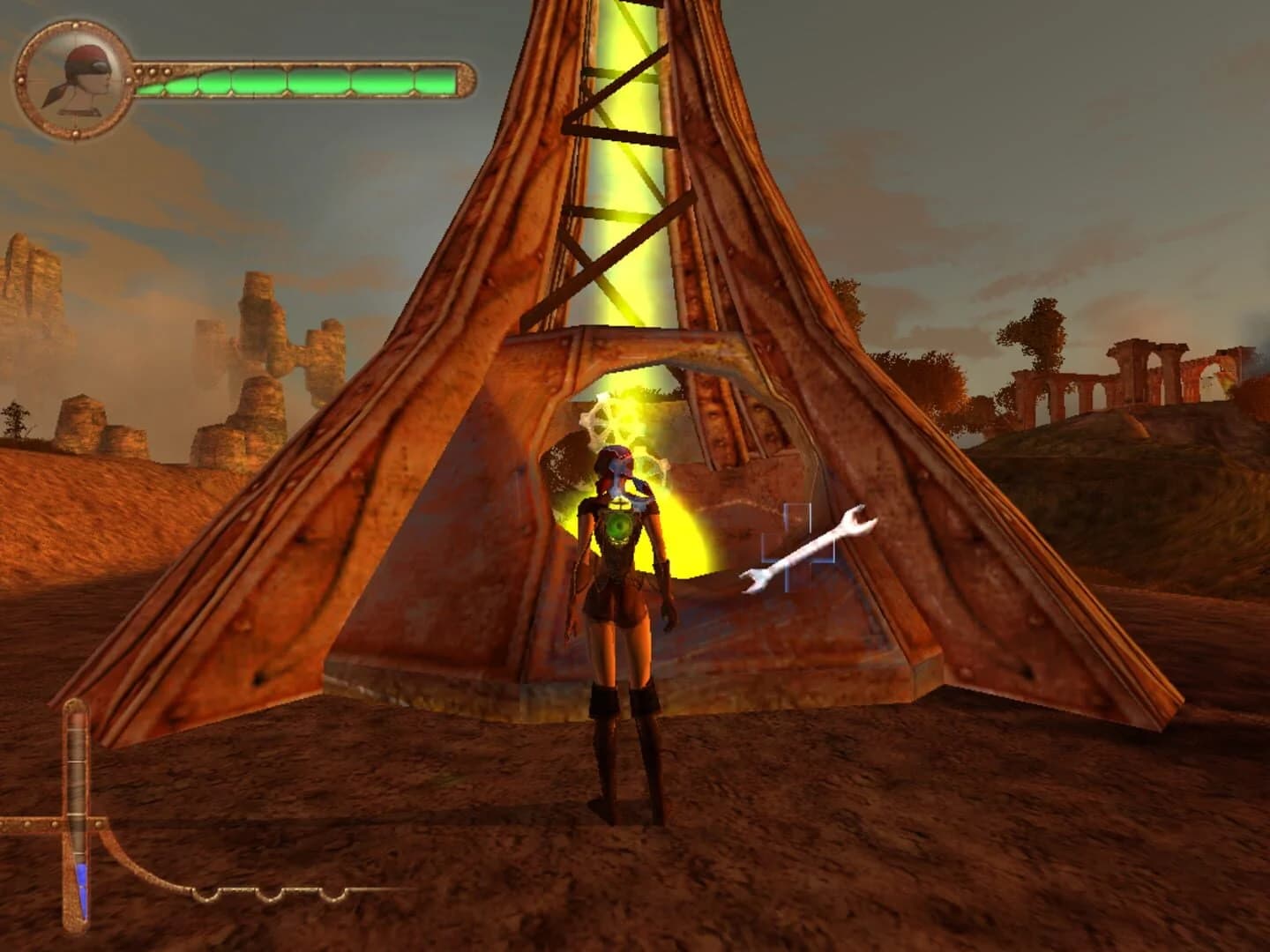1270x952 pixels.
Task: Click the third item hook on the bottom bar
Action: point(332,895)
